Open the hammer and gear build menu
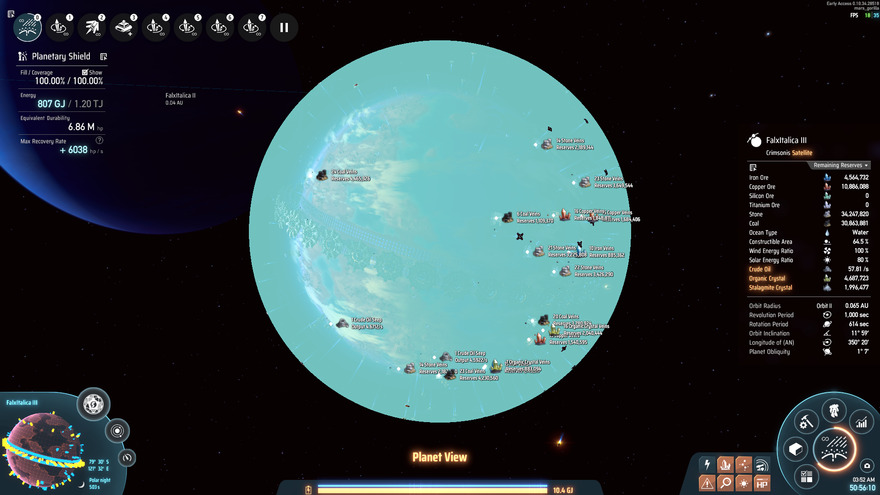The width and height of the screenshot is (880, 495). (x=804, y=424)
